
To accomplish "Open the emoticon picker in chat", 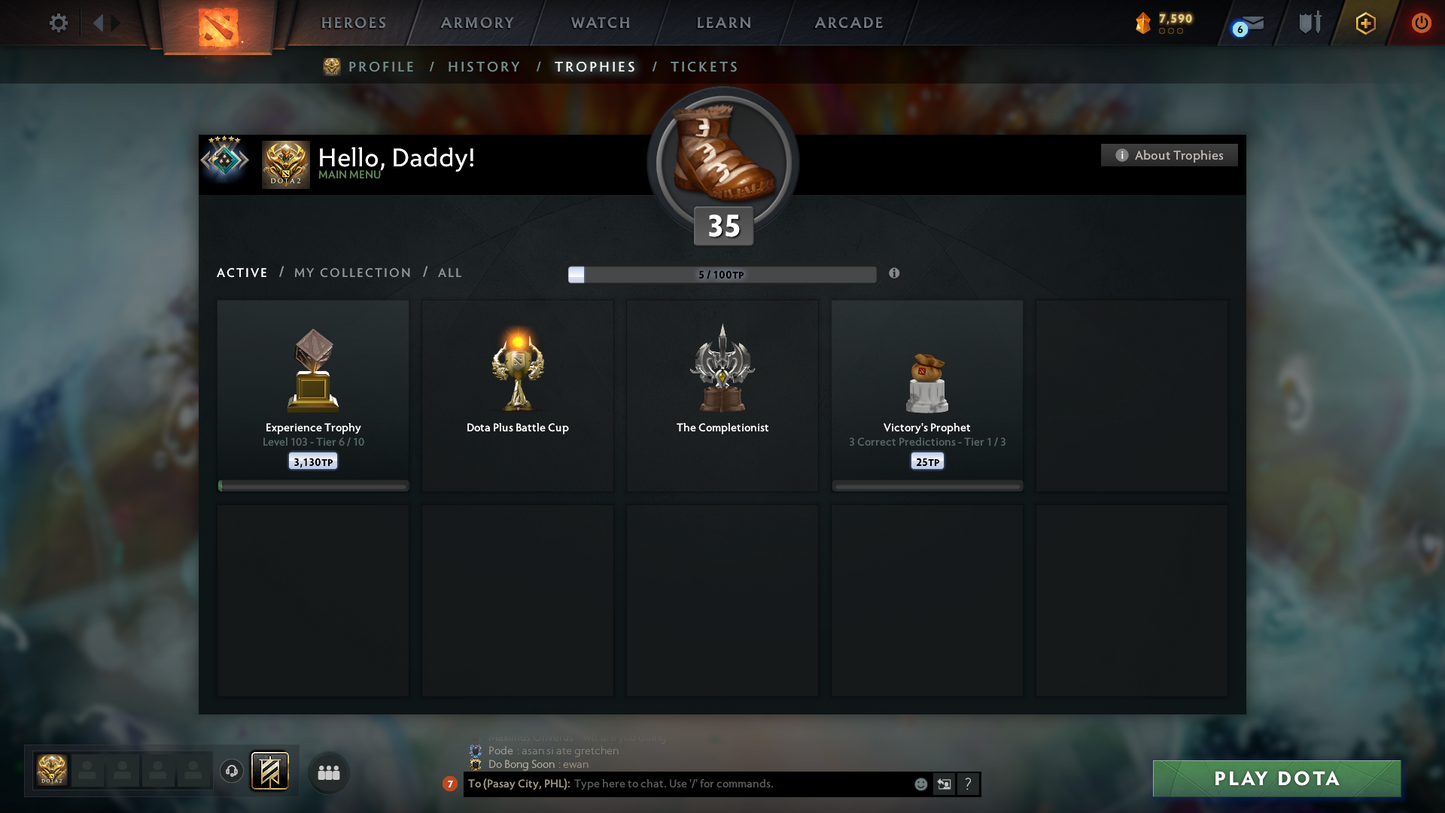I will tap(920, 784).
